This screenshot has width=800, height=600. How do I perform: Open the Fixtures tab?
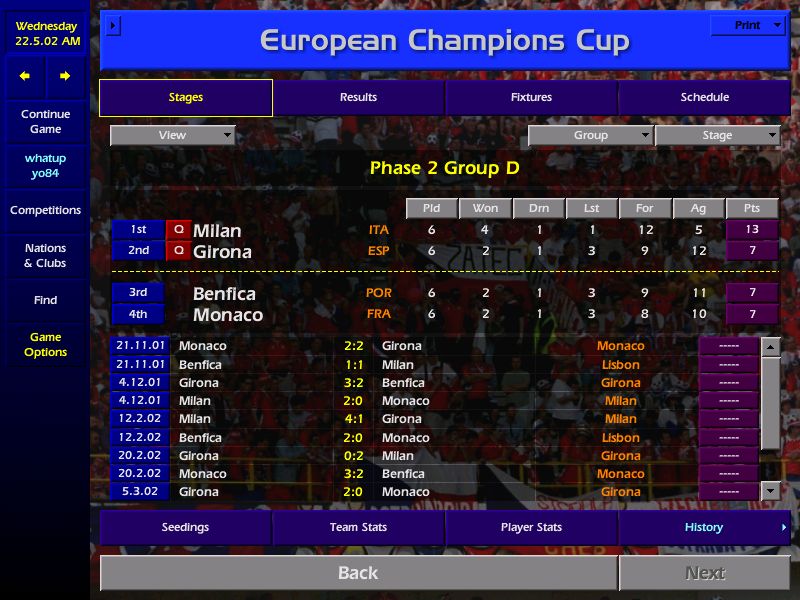[x=531, y=97]
